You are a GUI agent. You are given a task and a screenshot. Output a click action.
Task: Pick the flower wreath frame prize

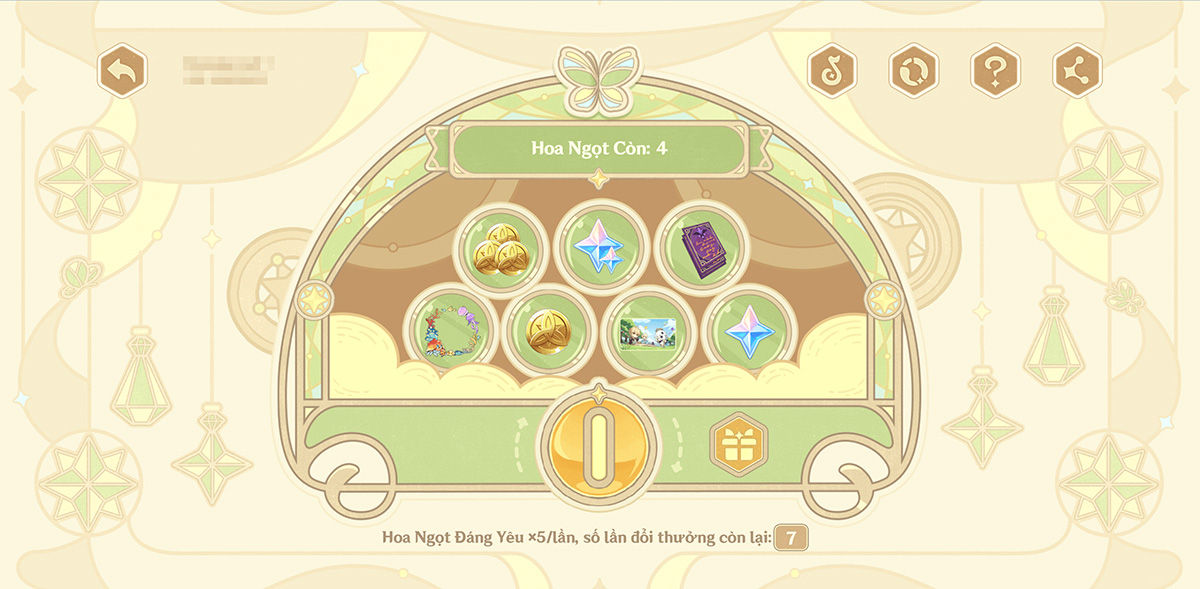click(x=450, y=331)
